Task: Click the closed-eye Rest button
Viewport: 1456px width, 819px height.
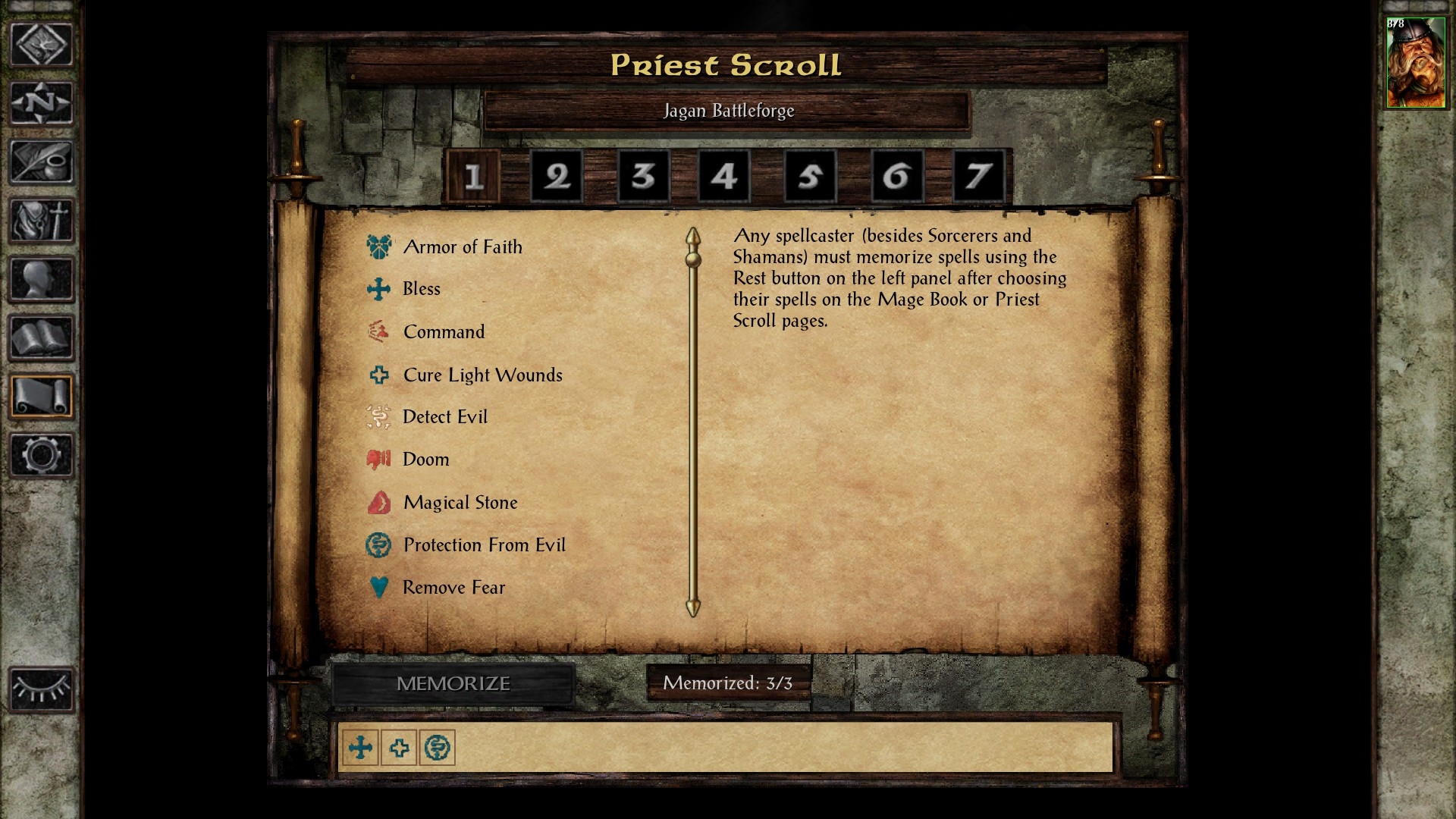Action: click(x=41, y=689)
